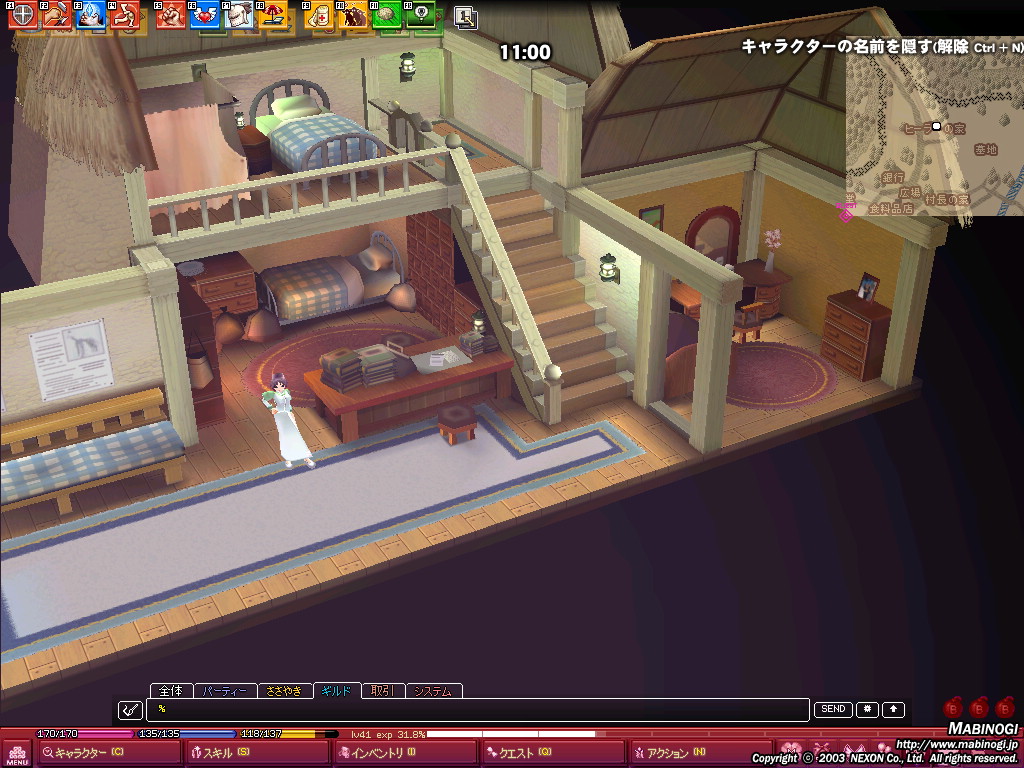
Task: Click inside the chat text input box
Action: 478,709
